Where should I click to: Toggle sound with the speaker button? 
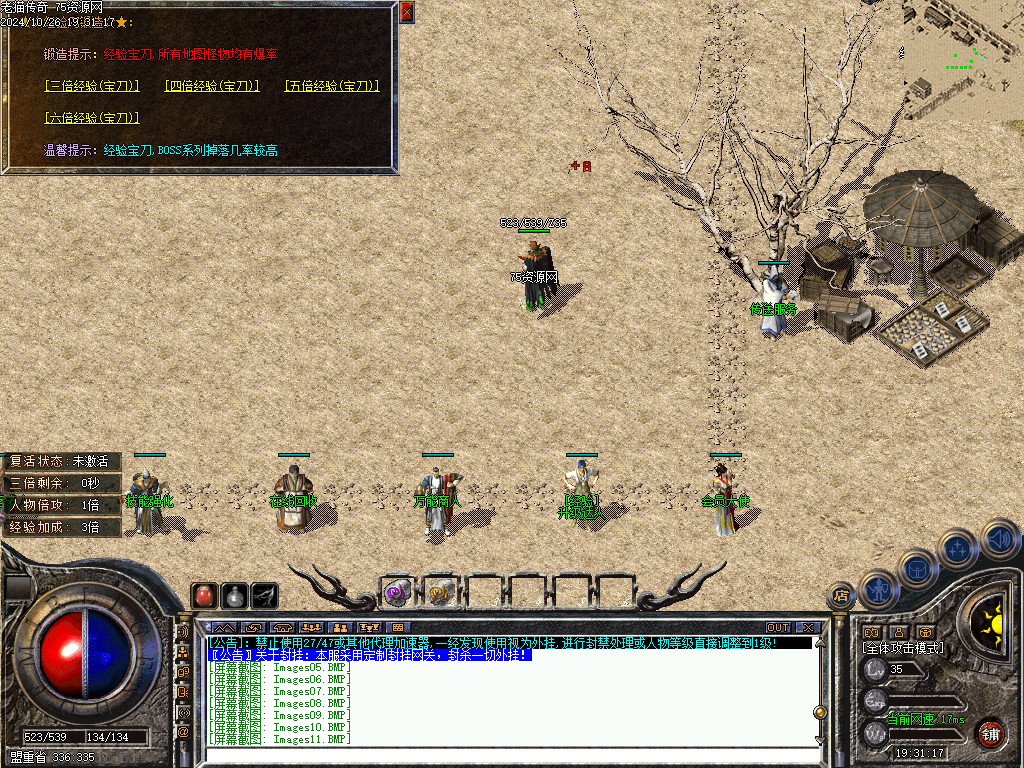[x=999, y=540]
